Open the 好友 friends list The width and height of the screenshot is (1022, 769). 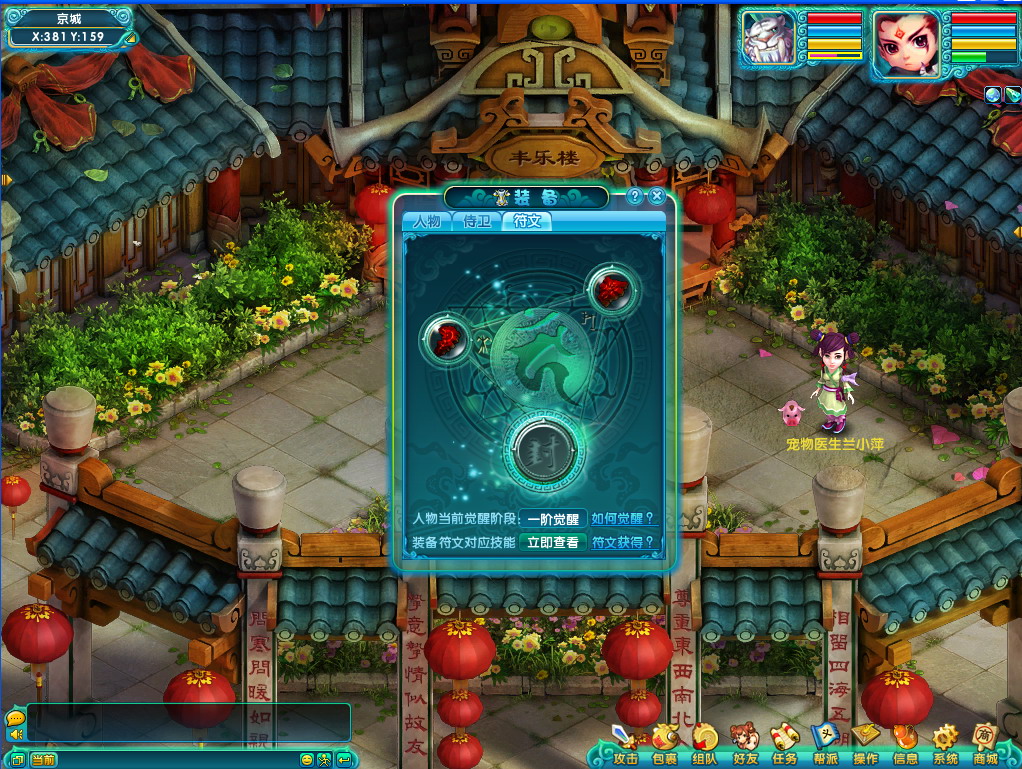(745, 744)
